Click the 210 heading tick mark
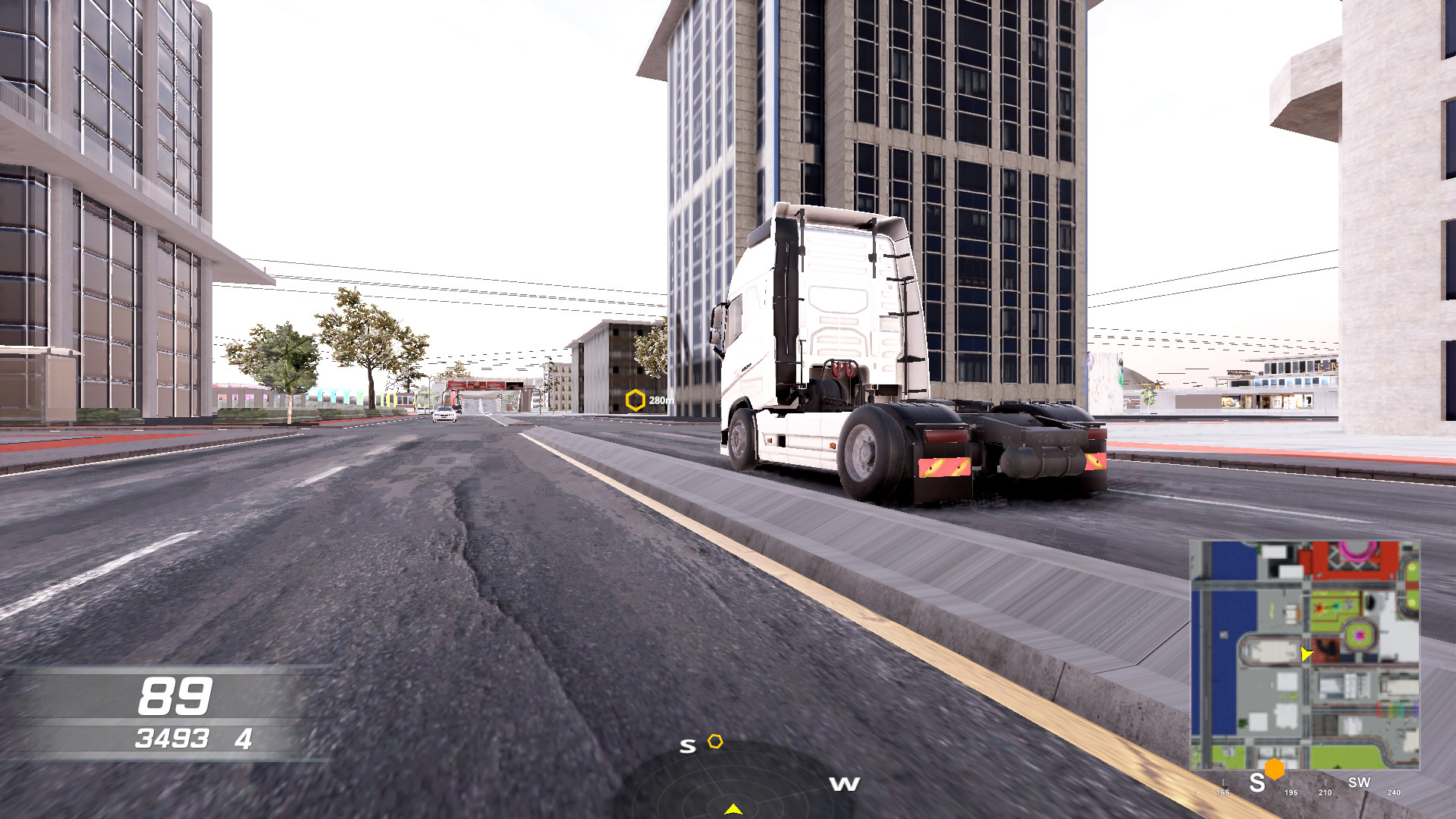The image size is (1456, 819). click(1326, 793)
